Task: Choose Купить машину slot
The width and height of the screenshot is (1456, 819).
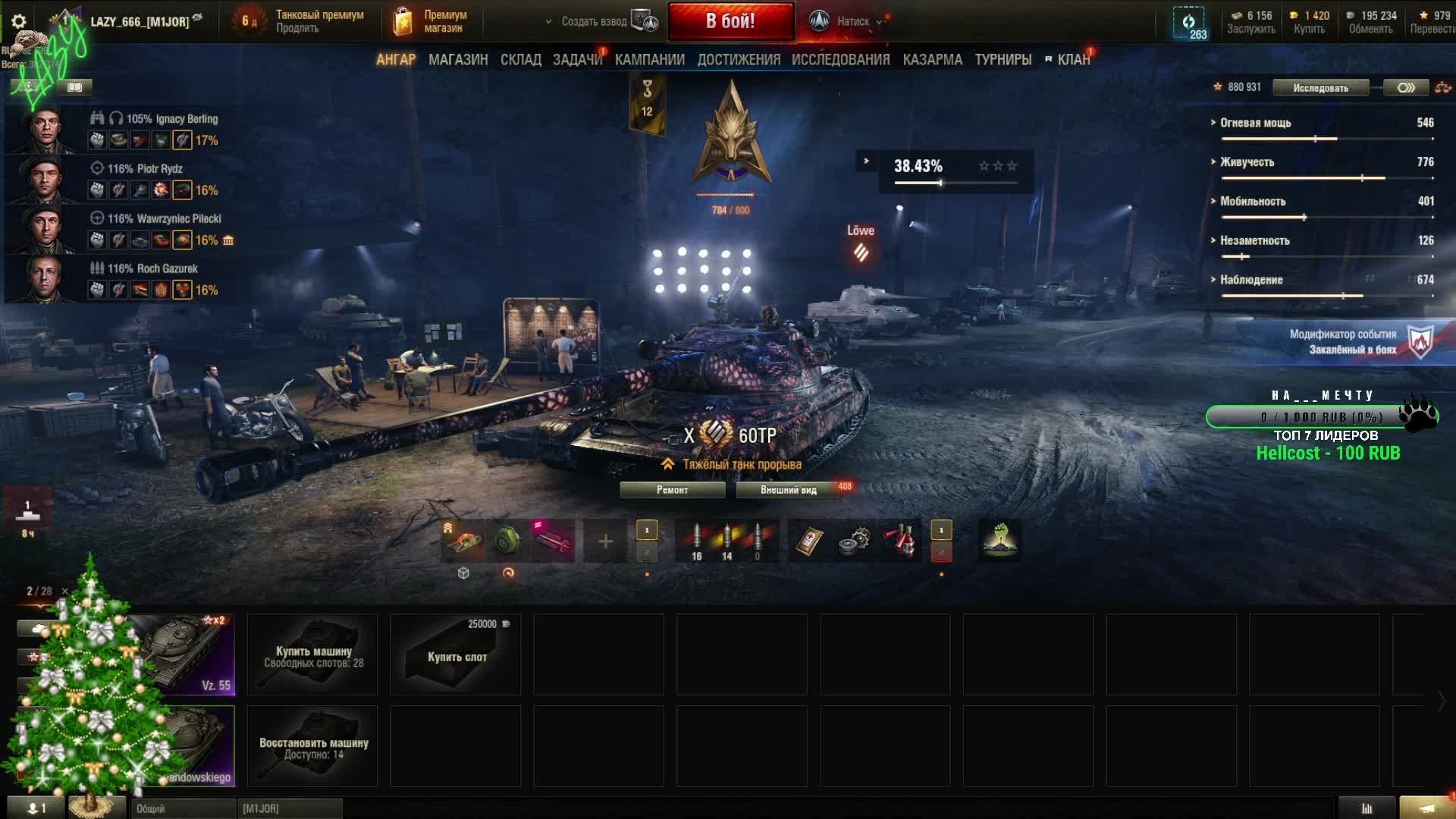Action: (312, 655)
